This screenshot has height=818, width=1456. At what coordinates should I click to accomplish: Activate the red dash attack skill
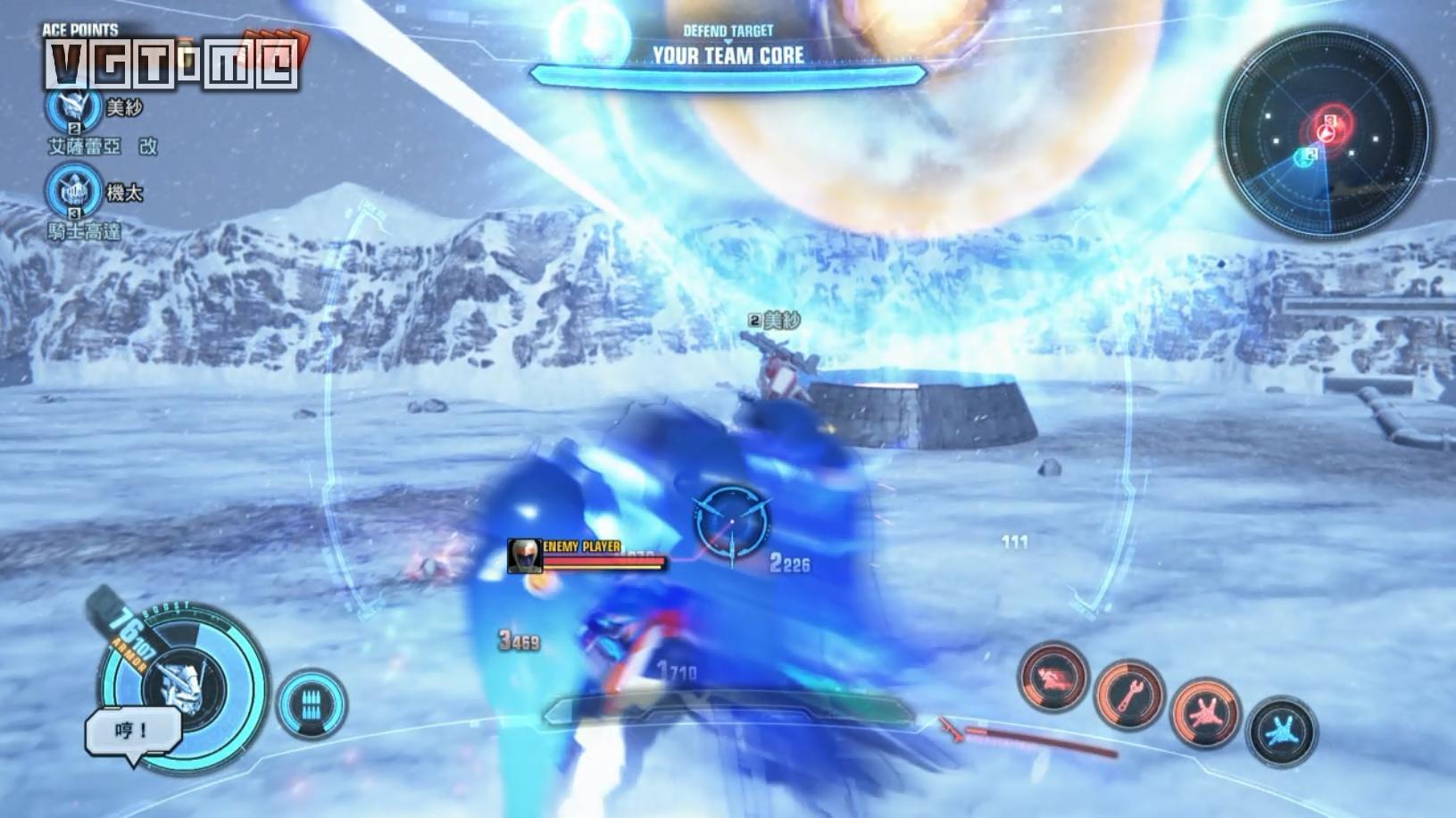(x=1053, y=677)
